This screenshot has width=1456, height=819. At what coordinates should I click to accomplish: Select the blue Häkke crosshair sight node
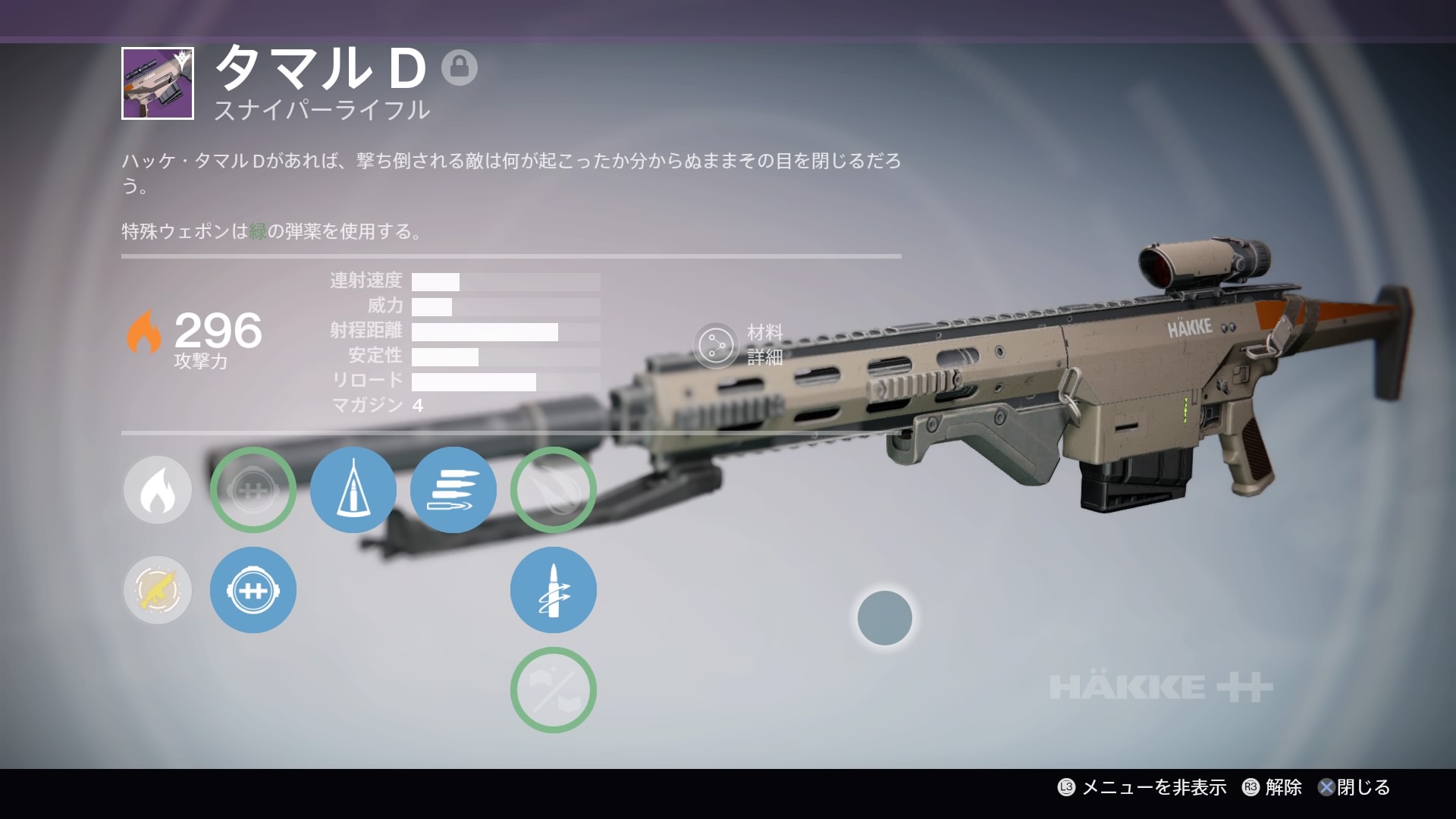[x=253, y=590]
